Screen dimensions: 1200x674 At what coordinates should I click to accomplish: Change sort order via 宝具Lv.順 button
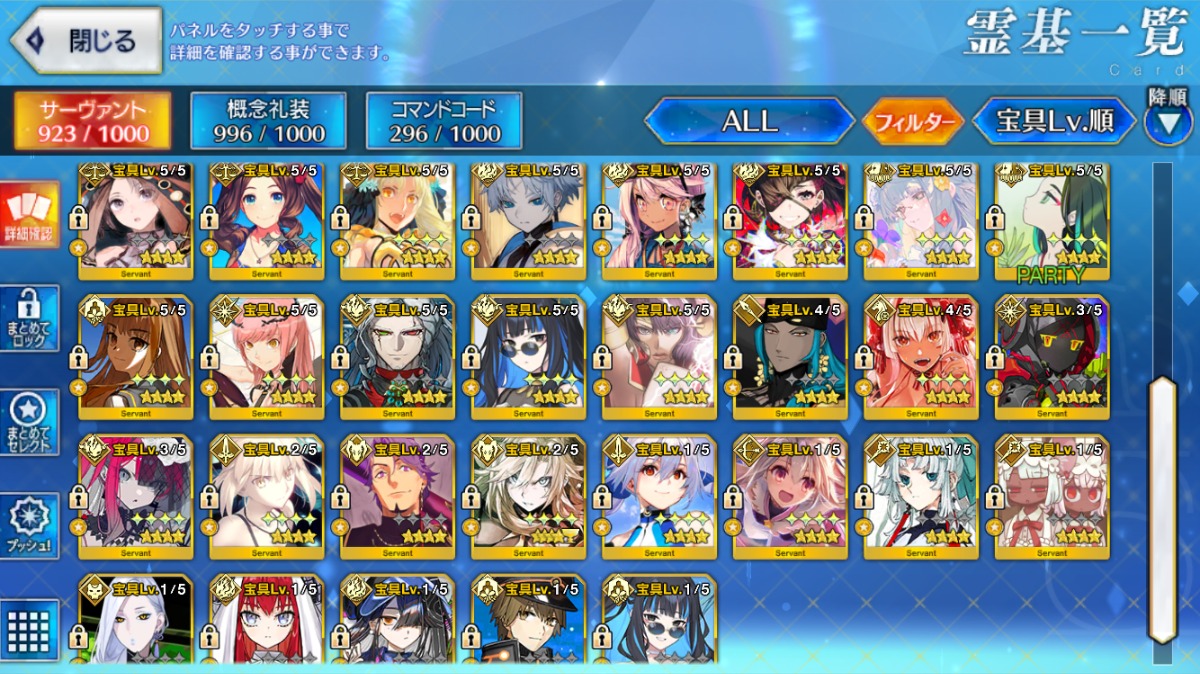pyautogui.click(x=1055, y=122)
